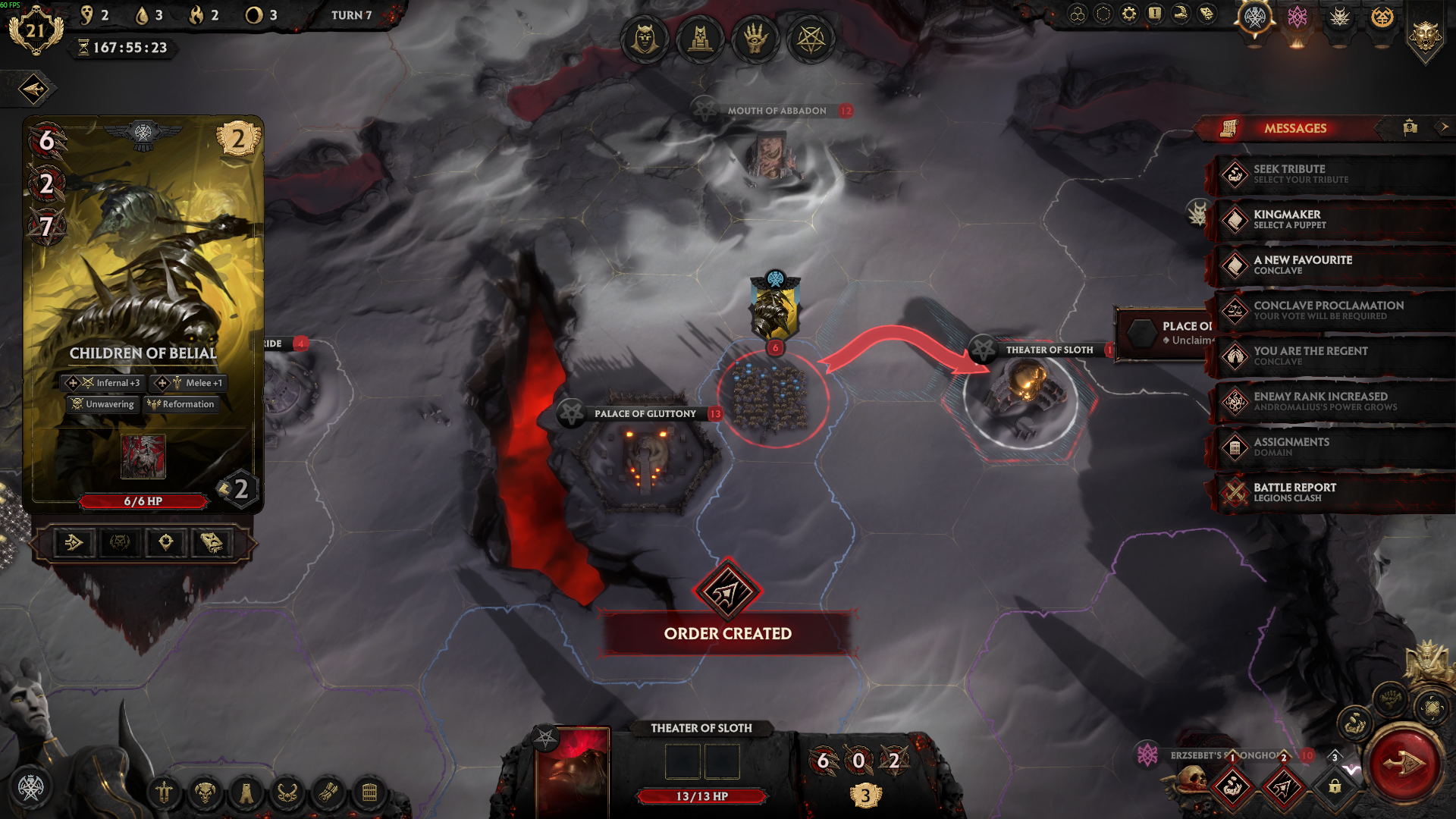Click the hand with eye icon
1456x819 pixels.
pyautogui.click(x=755, y=39)
